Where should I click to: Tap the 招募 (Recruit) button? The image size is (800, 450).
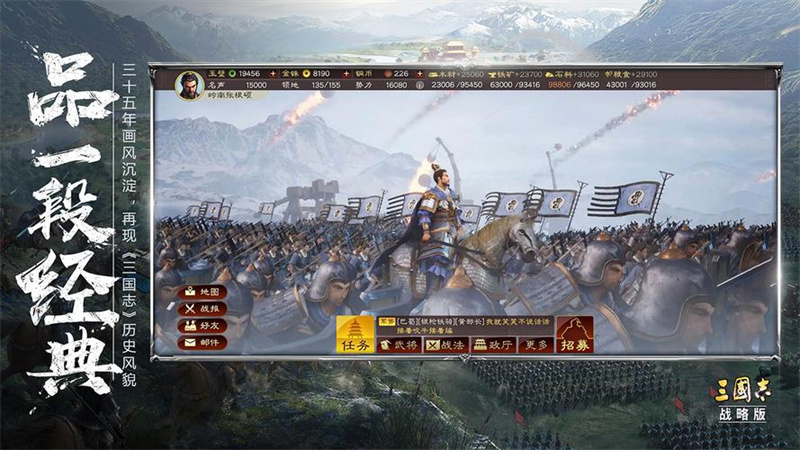pos(574,334)
